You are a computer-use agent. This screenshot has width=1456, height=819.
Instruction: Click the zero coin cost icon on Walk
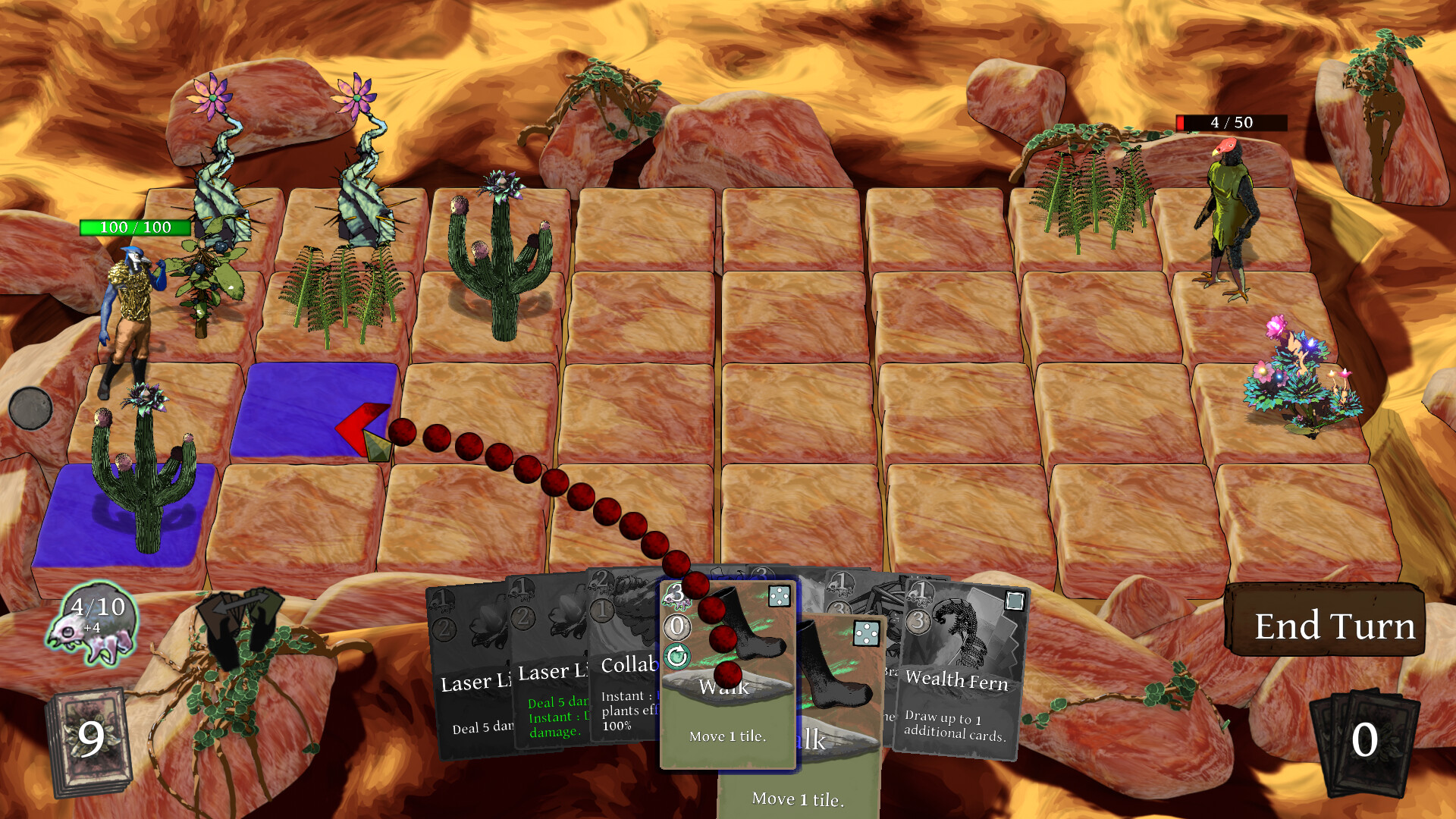pyautogui.click(x=677, y=626)
